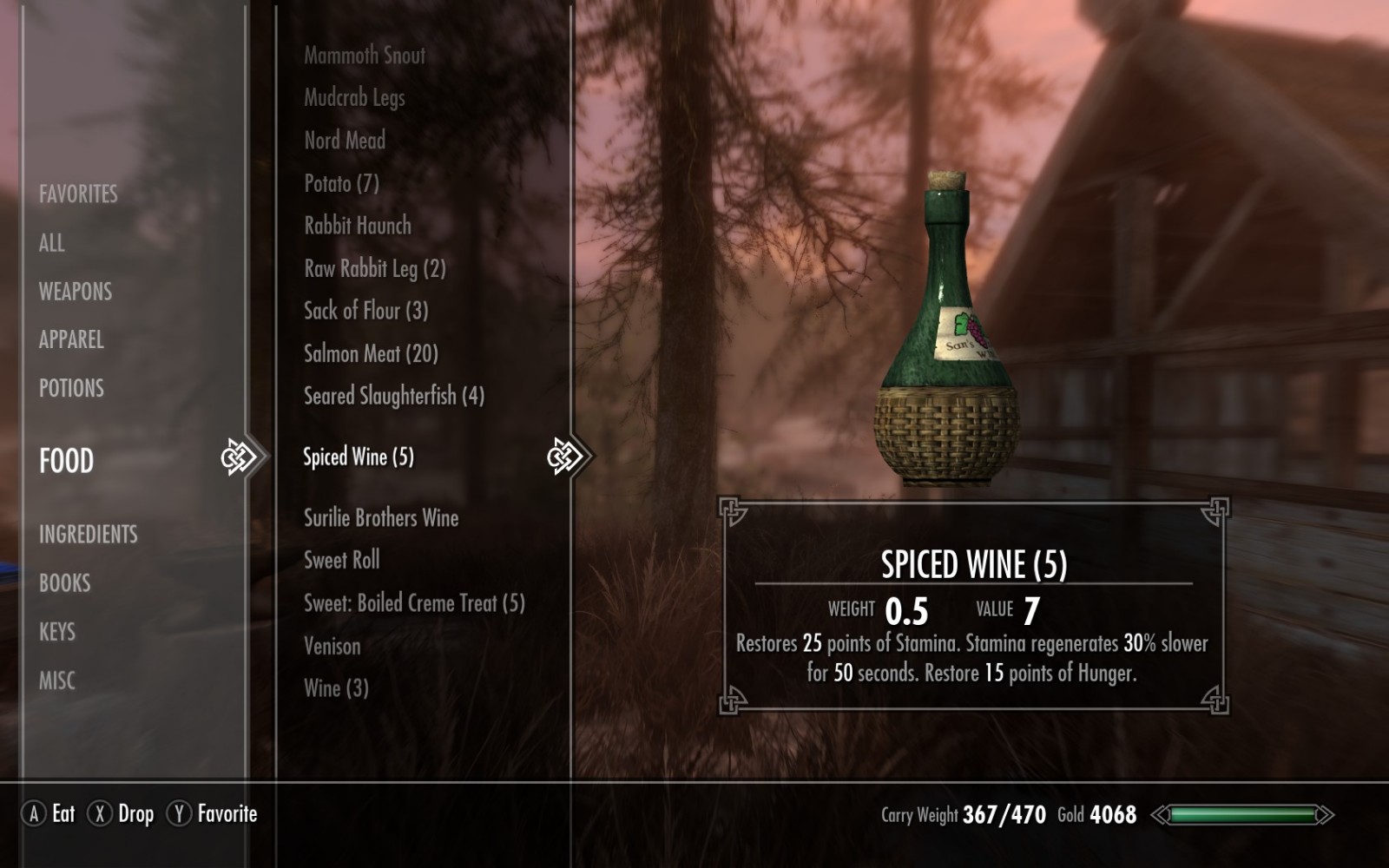This screenshot has width=1389, height=868.
Task: Select the Misc category
Action: point(57,681)
